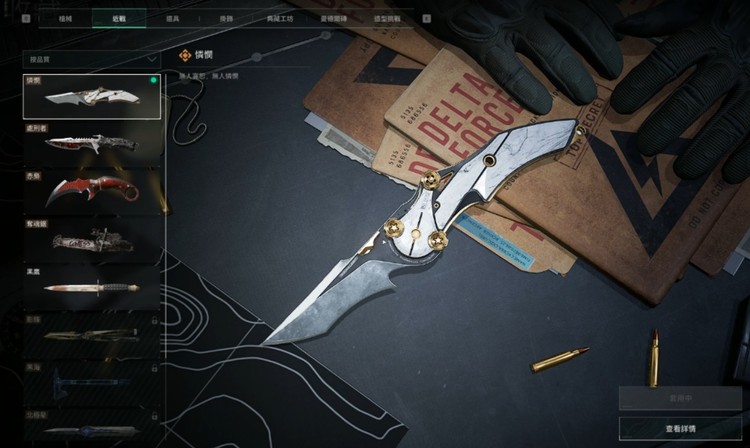Switch to the 典藏工坊 tab
750x448 pixels.
277,18
